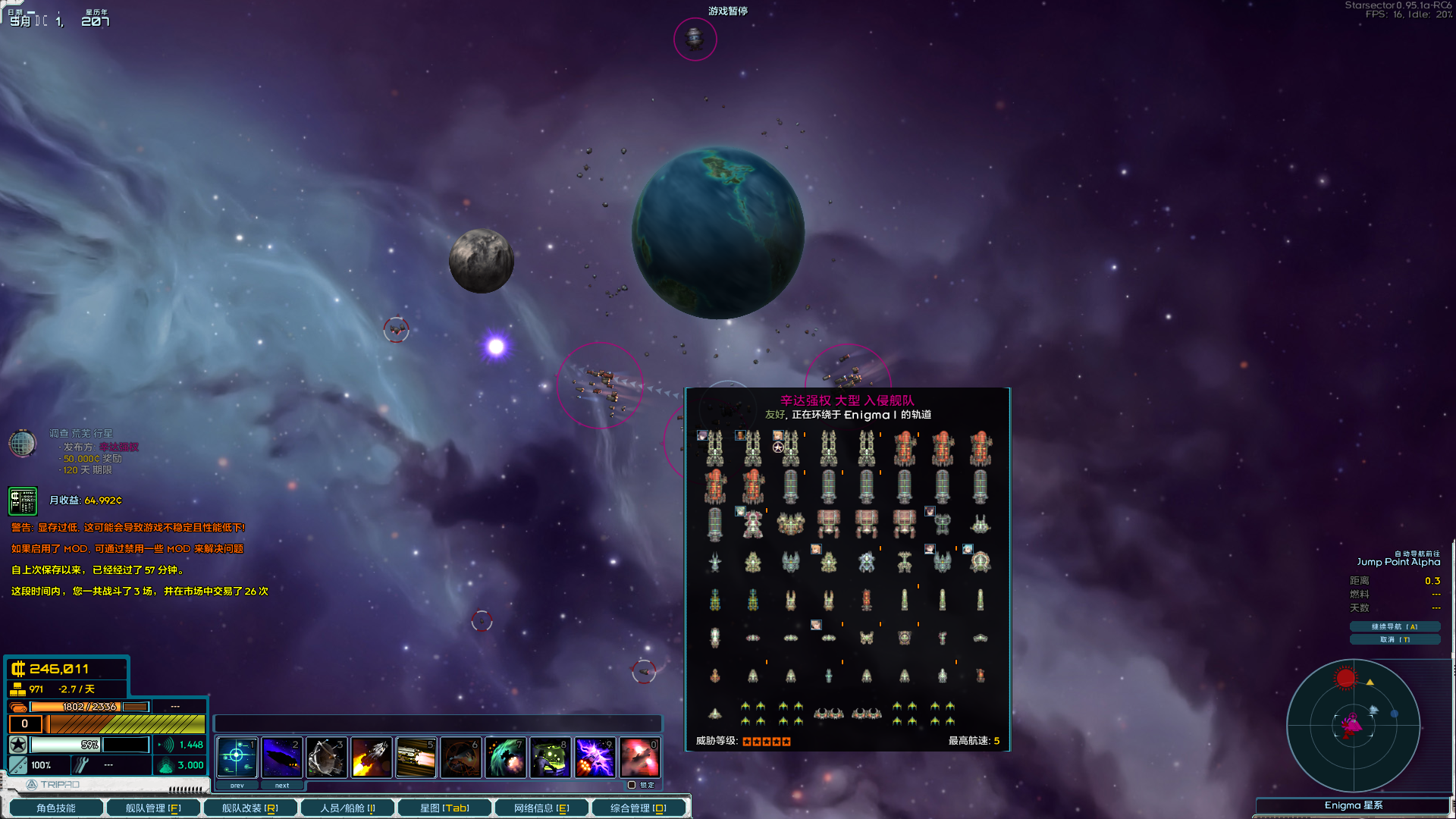
Task: Switch to the prev ability bar
Action: click(237, 786)
